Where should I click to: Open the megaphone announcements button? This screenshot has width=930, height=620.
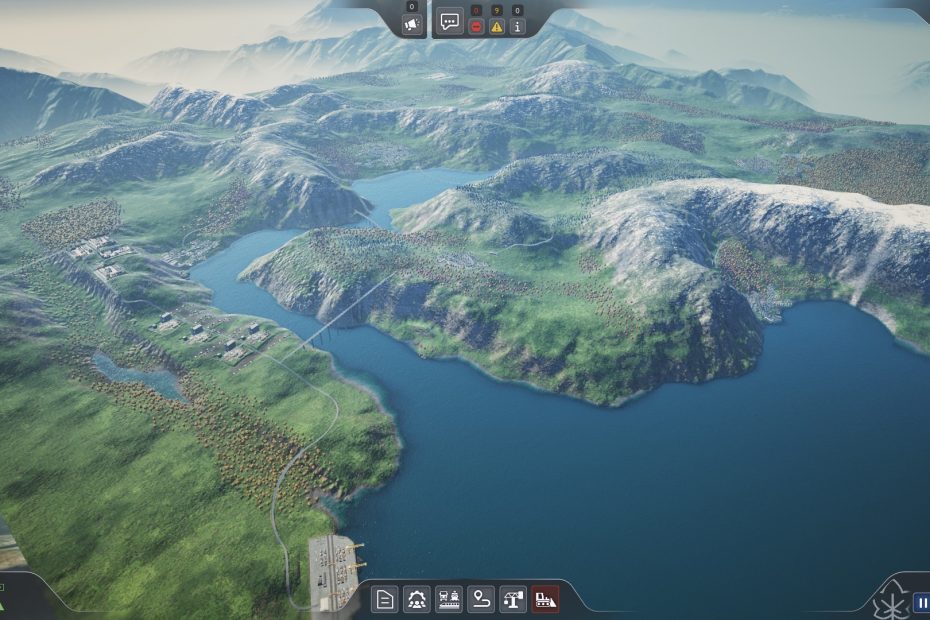click(411, 23)
